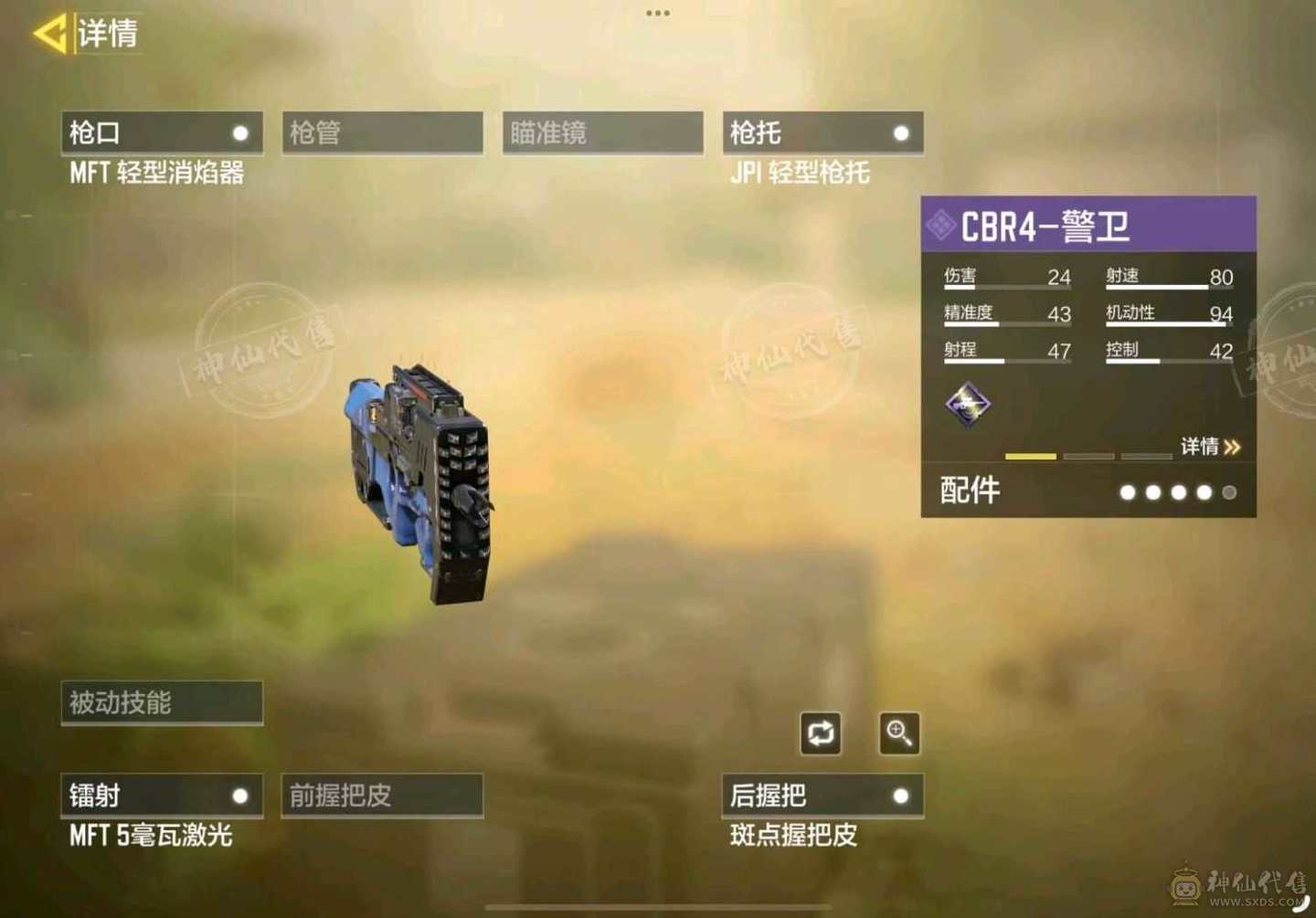Viewport: 1316px width, 918px height.
Task: Open the 枪托 stock attachment slot
Action: click(822, 132)
